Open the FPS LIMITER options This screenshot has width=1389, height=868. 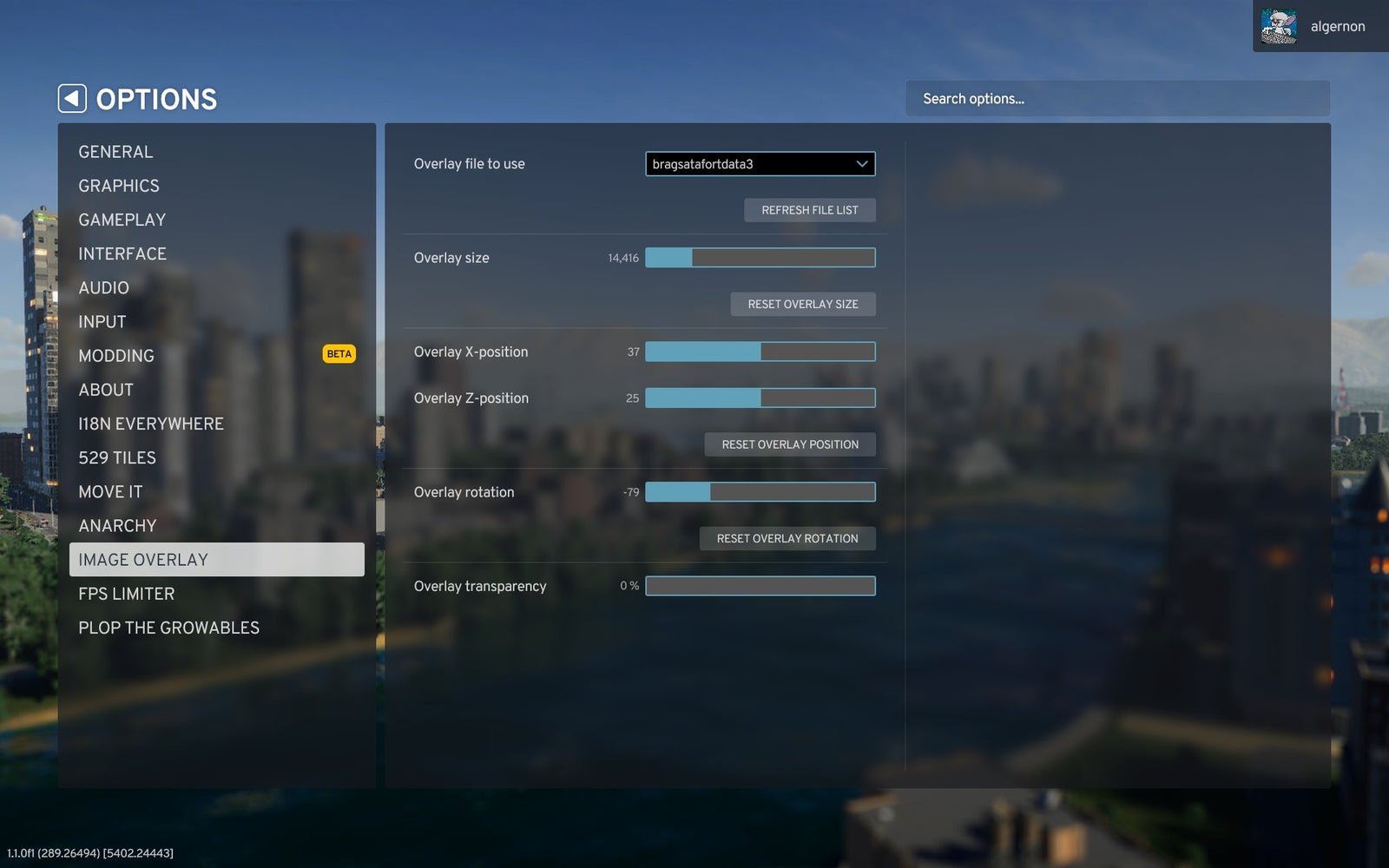click(x=127, y=593)
